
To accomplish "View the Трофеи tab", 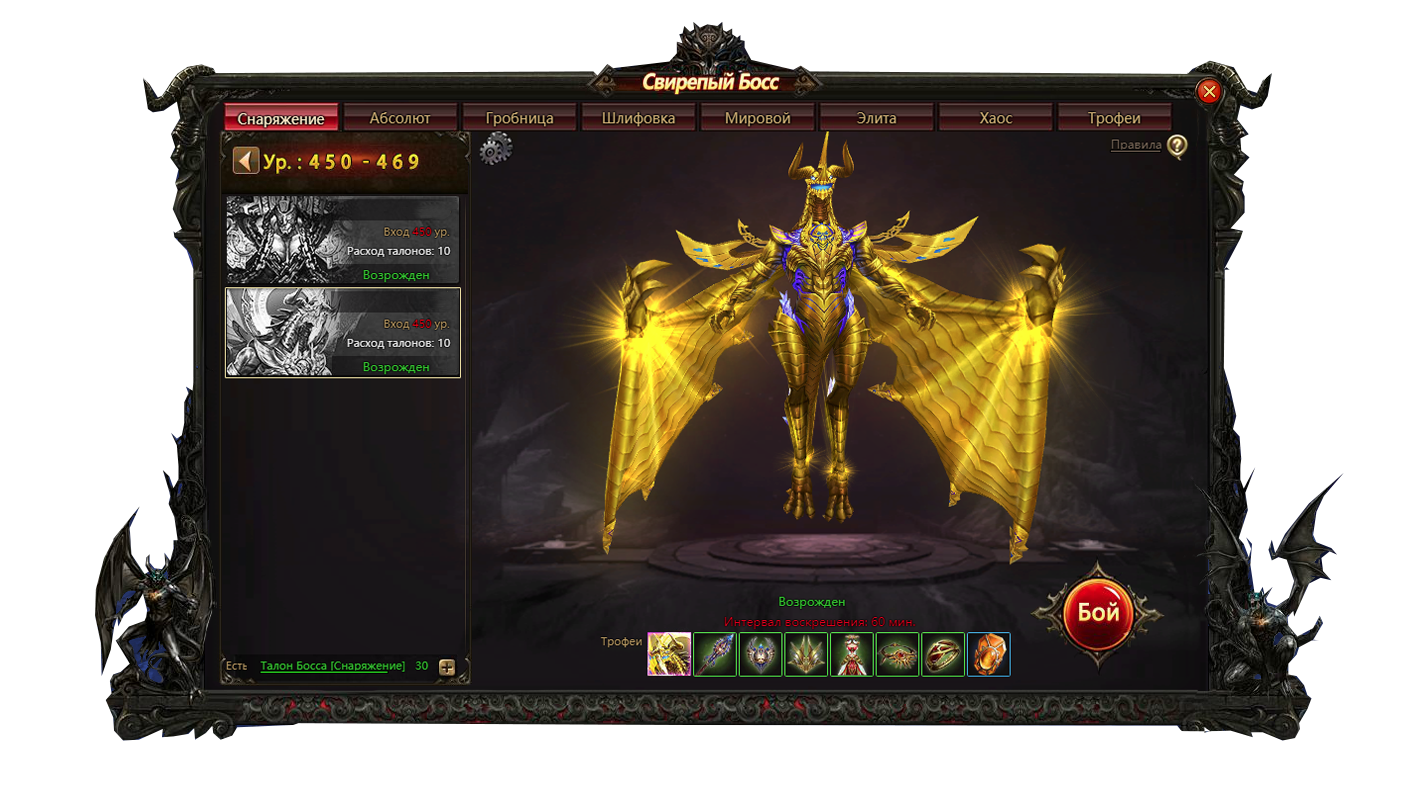I will click(1114, 118).
